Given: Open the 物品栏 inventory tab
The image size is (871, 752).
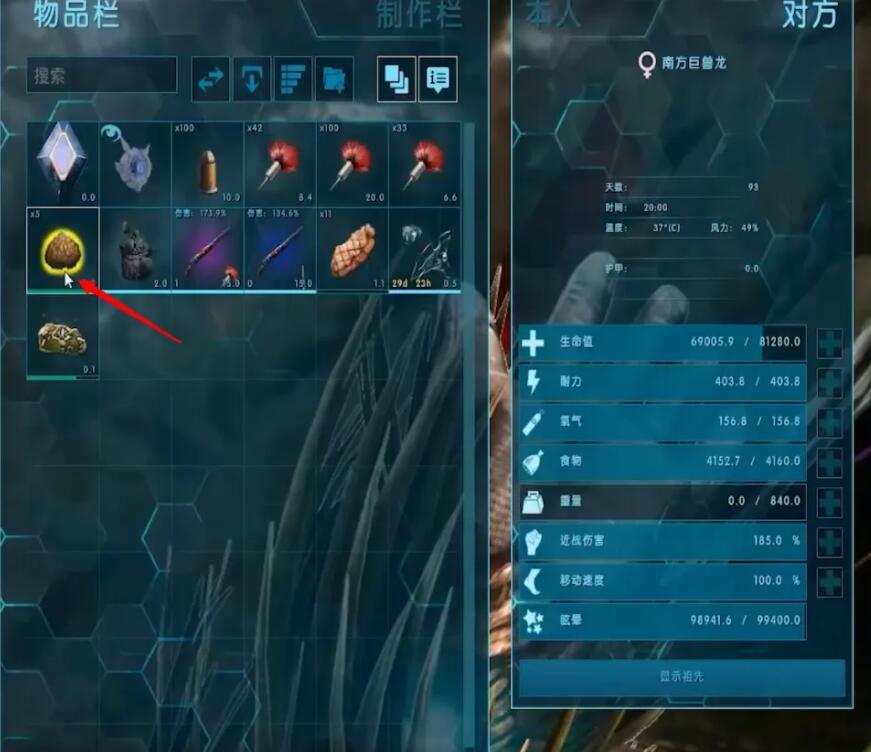Looking at the screenshot, I should tap(76, 14).
